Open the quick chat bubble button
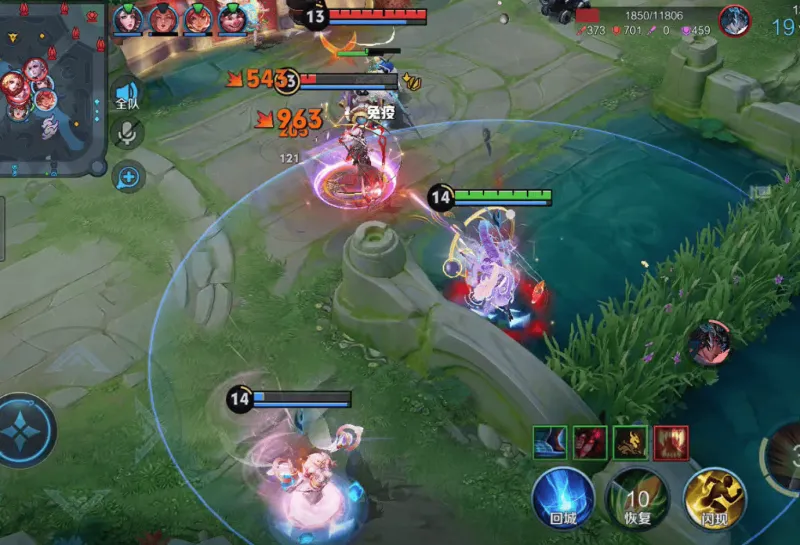 [x=128, y=178]
